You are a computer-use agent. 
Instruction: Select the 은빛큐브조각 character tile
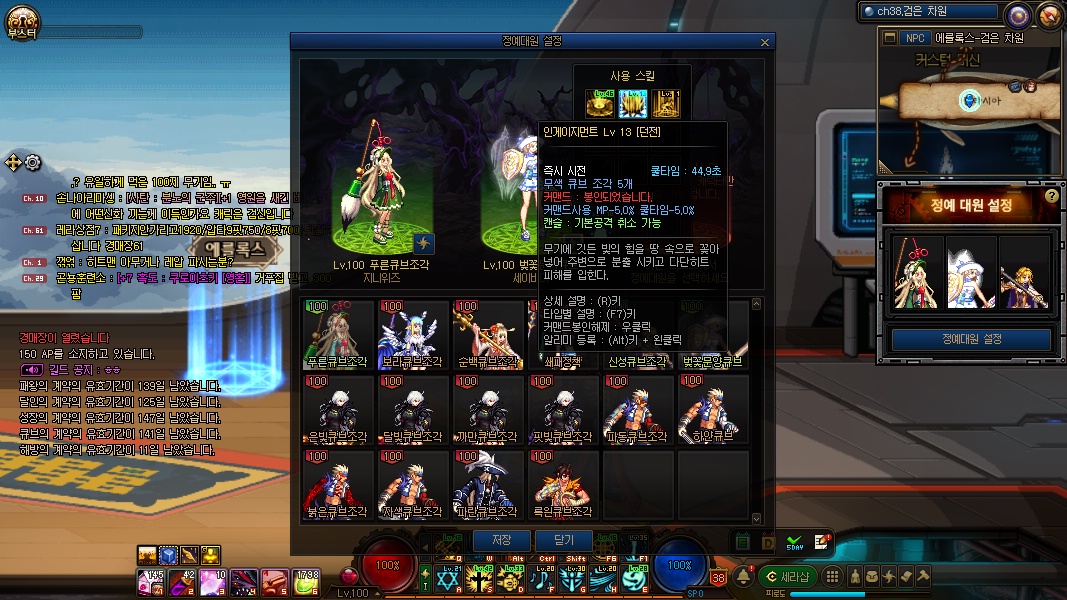(339, 410)
